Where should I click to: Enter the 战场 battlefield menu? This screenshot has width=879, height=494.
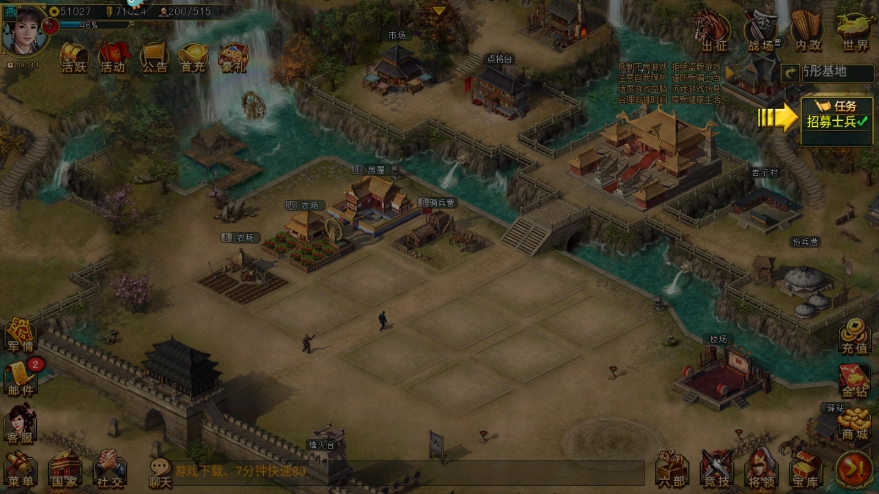click(761, 30)
